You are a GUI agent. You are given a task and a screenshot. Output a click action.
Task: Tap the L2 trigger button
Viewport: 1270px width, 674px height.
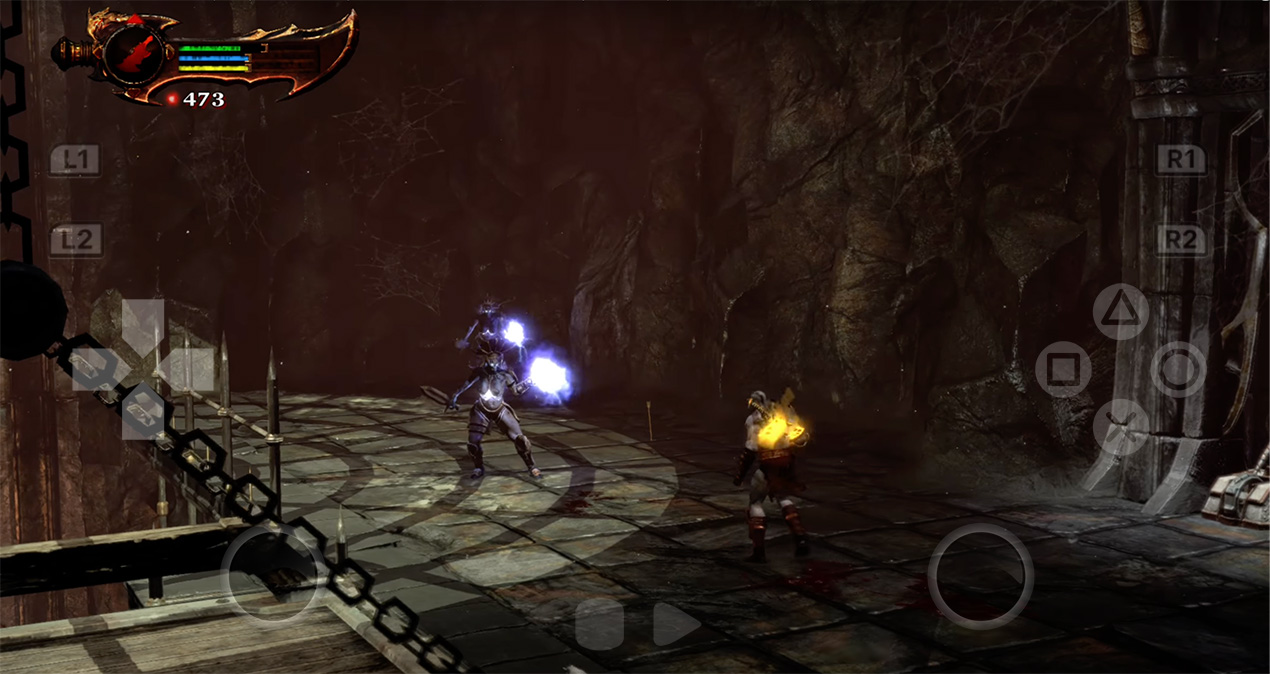[76, 240]
